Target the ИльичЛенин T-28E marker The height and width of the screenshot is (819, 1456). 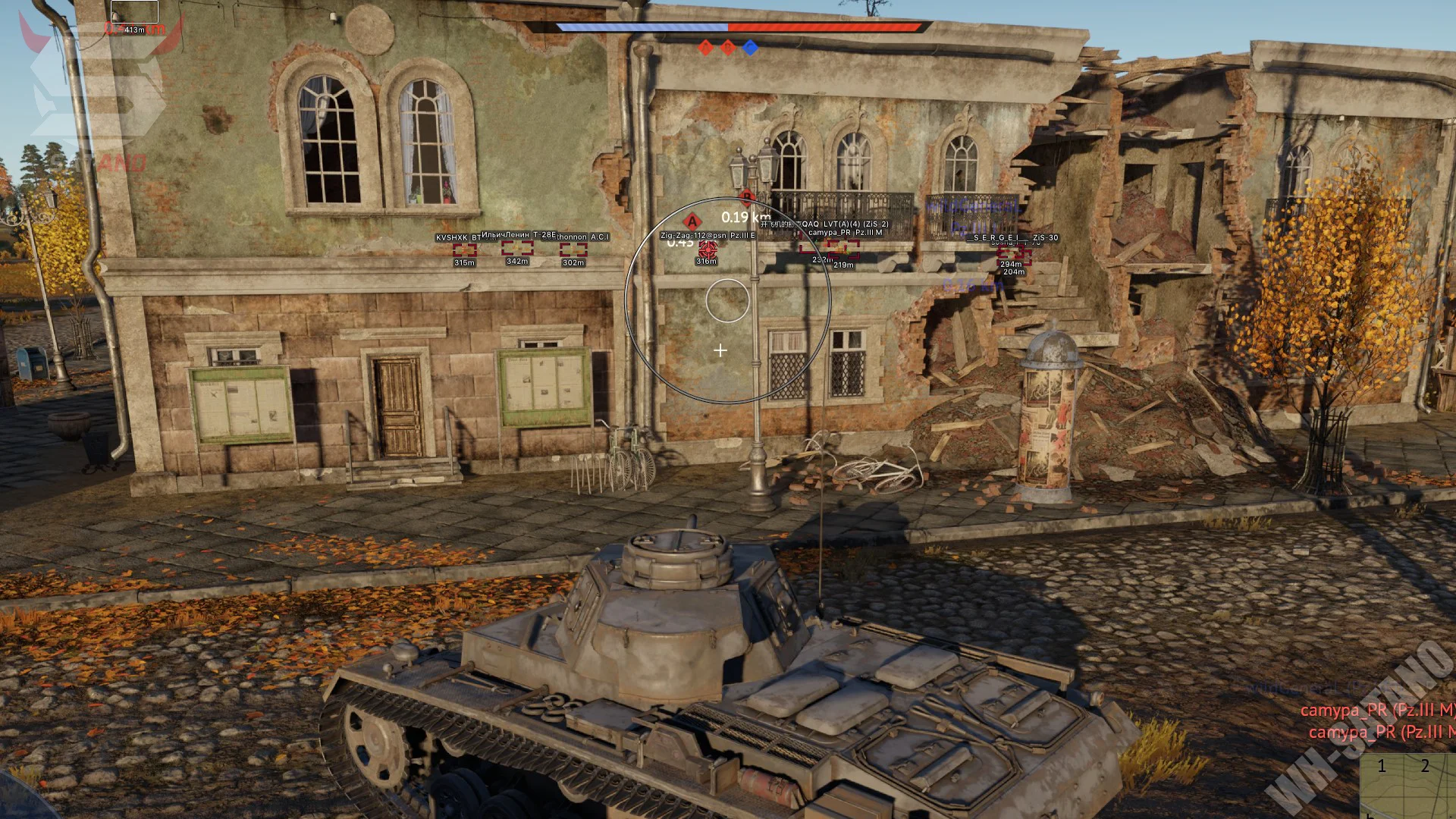[x=517, y=248]
